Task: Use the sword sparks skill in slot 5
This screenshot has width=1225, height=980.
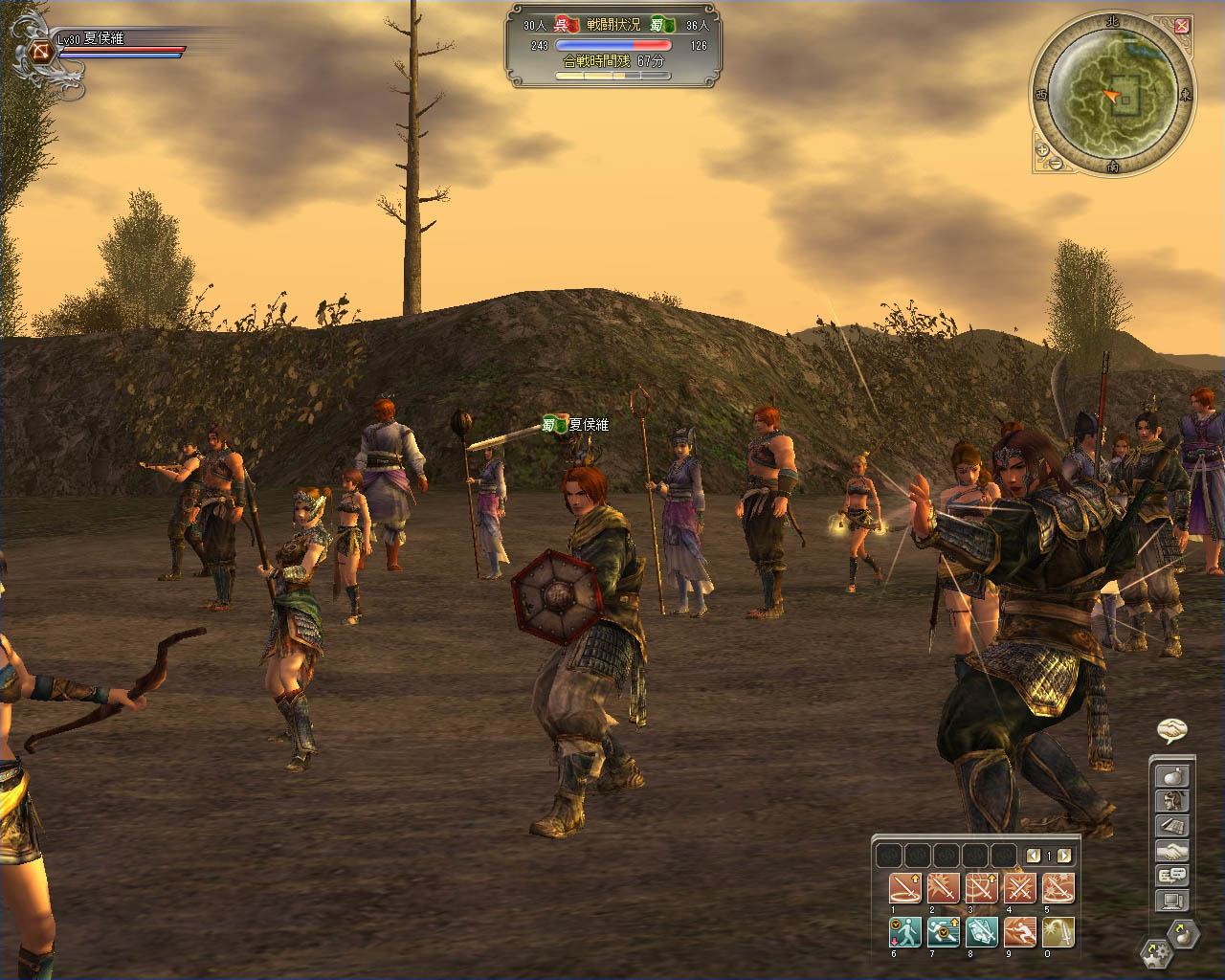Action: pos(1058,888)
